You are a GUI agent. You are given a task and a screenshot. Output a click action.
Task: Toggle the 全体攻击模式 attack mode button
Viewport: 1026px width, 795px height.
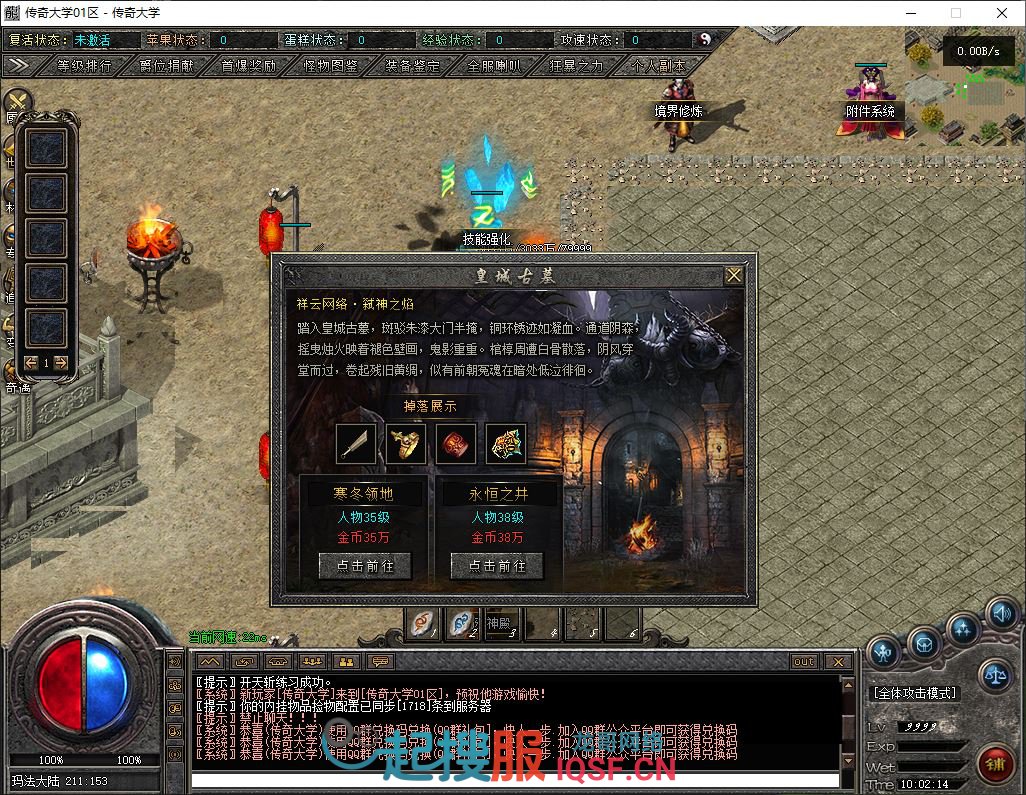coord(915,692)
